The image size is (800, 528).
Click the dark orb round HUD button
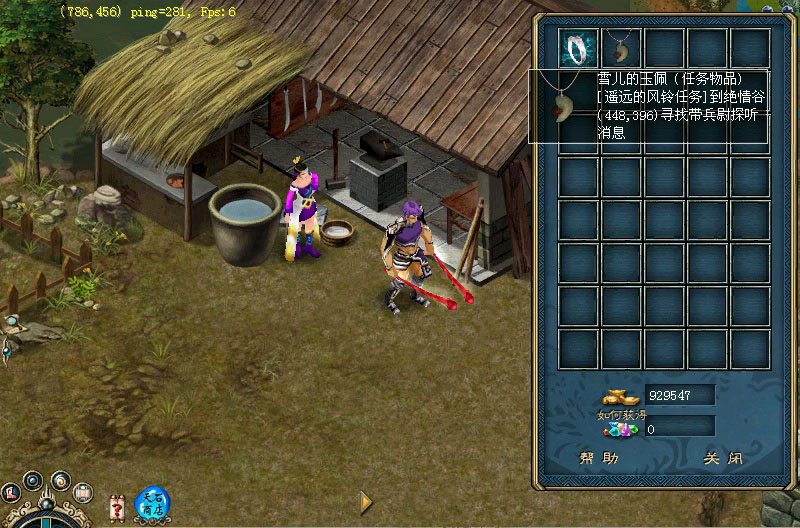pyautogui.click(x=33, y=480)
